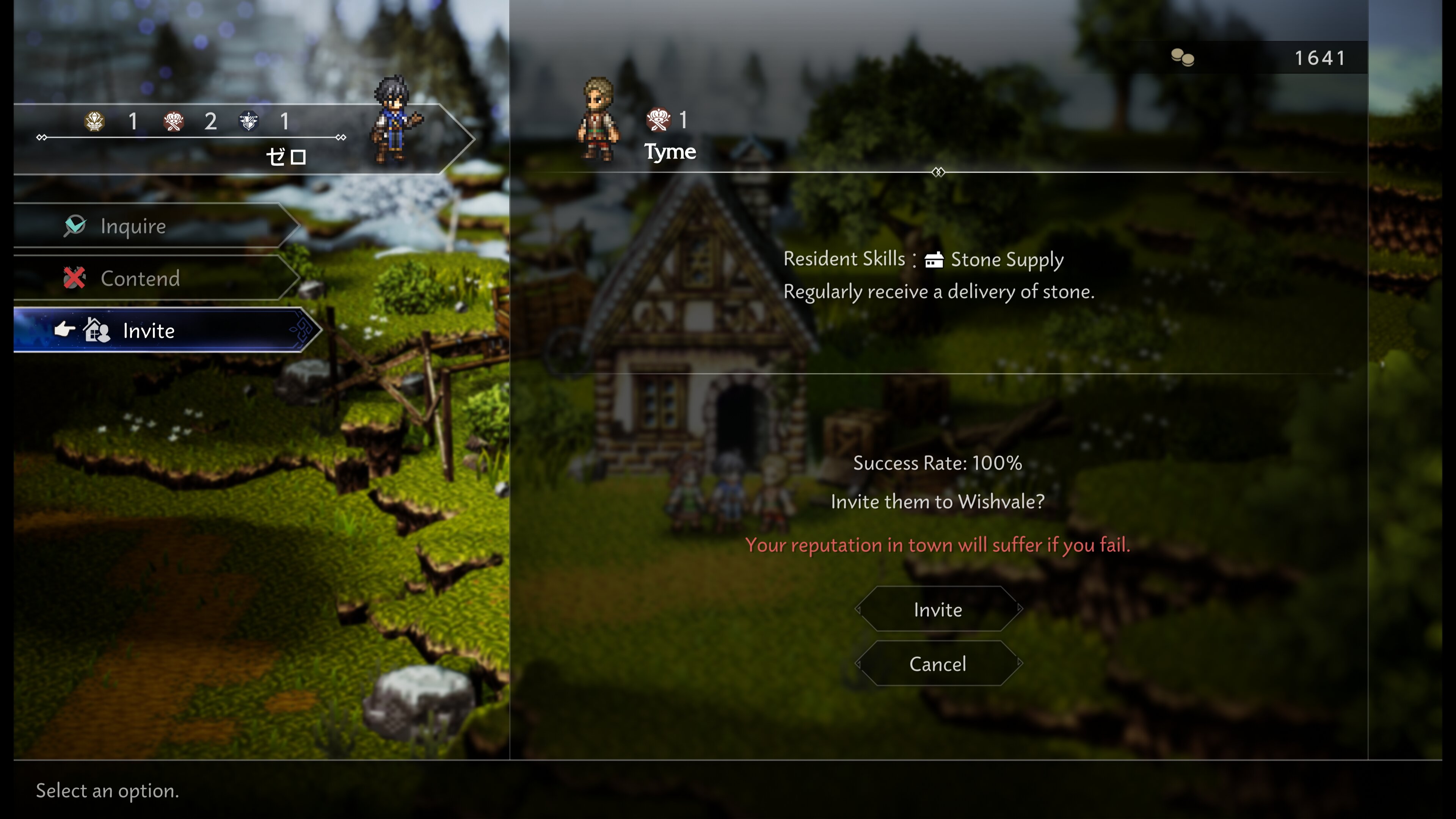This screenshot has height=819, width=1456.
Task: Click the gold diamond wealth icon in Zero's panel
Action: coord(95,121)
